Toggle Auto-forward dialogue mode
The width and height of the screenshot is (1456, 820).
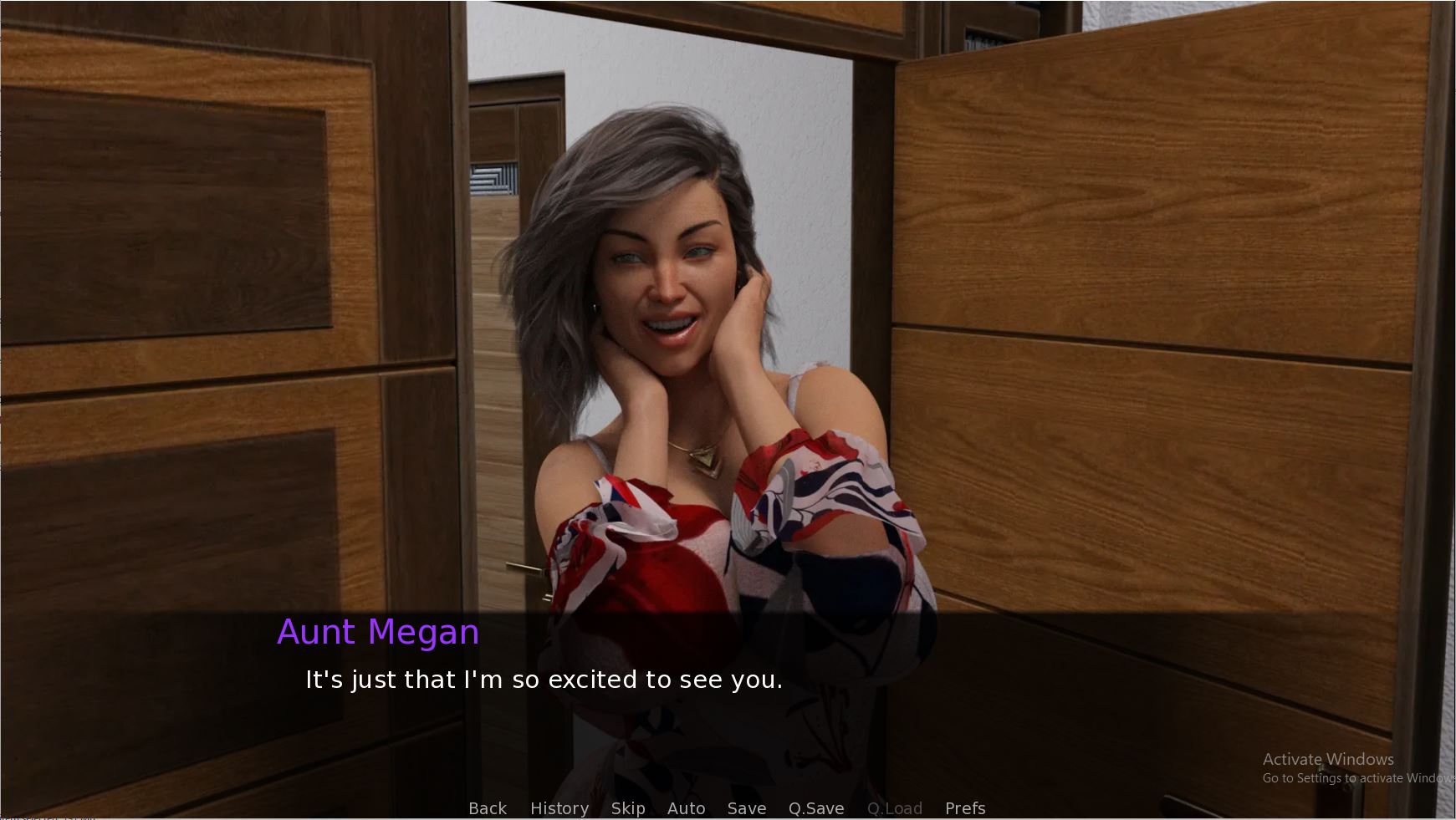point(687,808)
